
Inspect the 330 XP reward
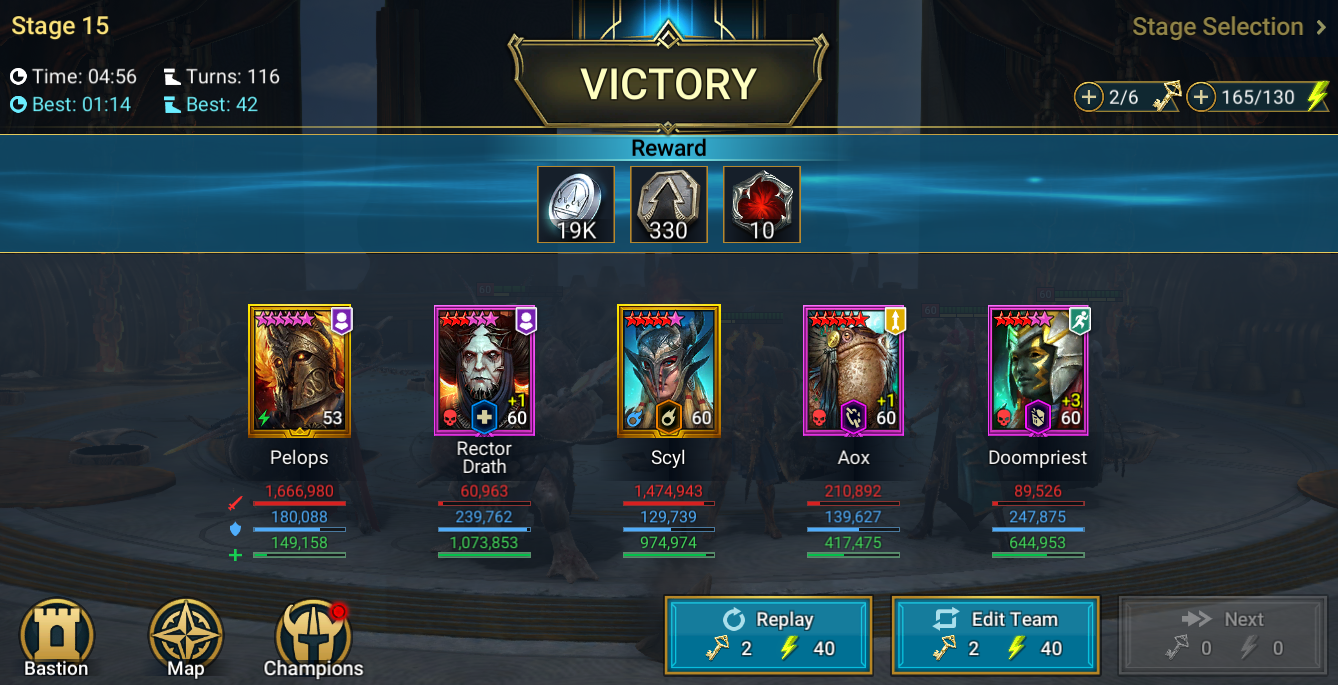coord(669,205)
